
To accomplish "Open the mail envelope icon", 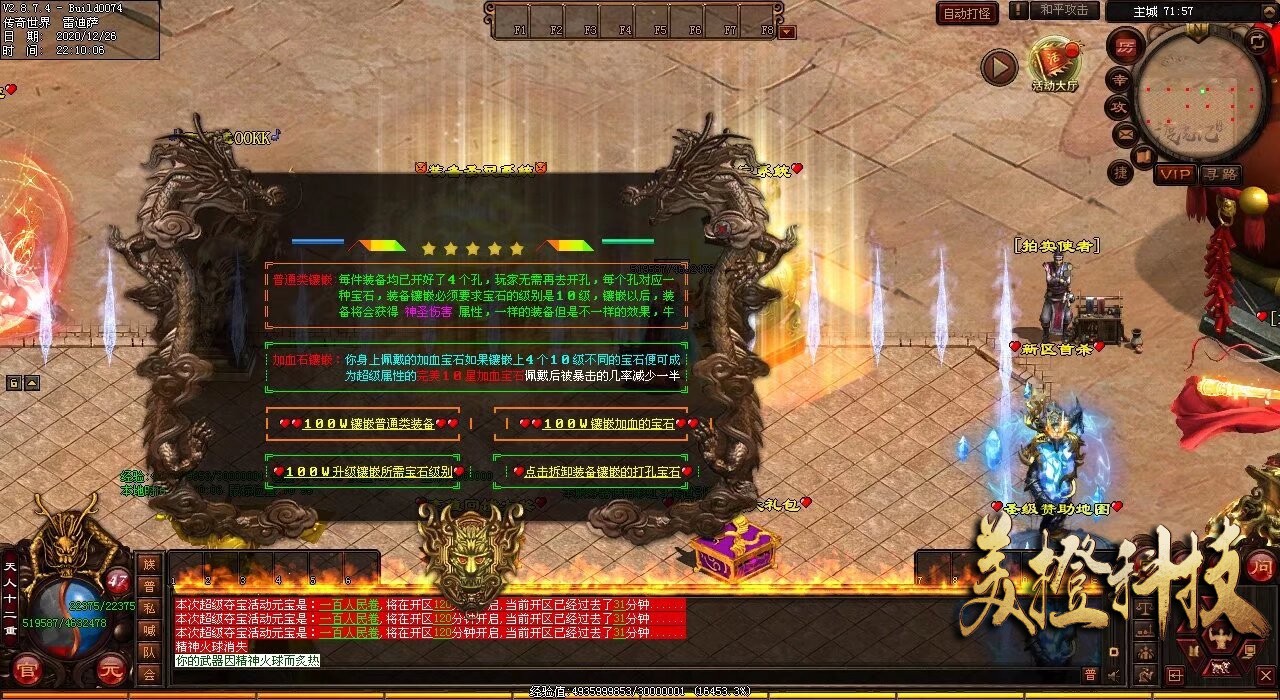I will 1125,133.
